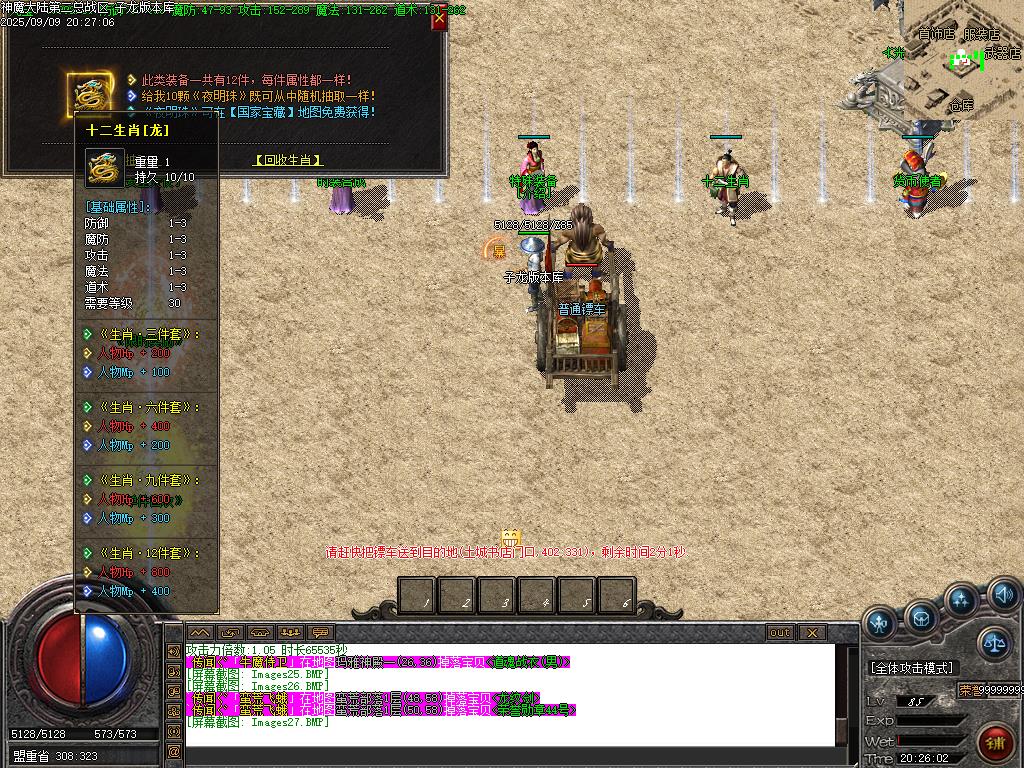Change the 全体攻击模式 attack mode
1024x768 pixels.
911,667
